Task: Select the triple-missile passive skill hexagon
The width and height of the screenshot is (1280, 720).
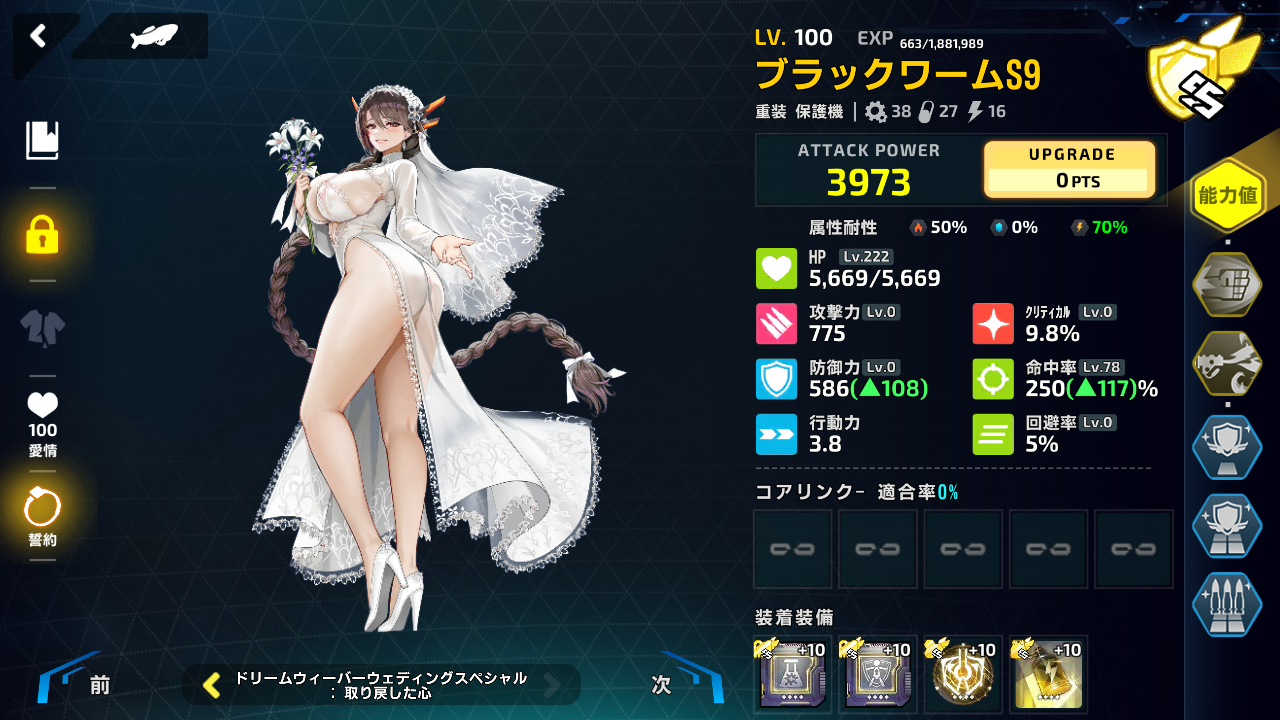Action: [1227, 605]
